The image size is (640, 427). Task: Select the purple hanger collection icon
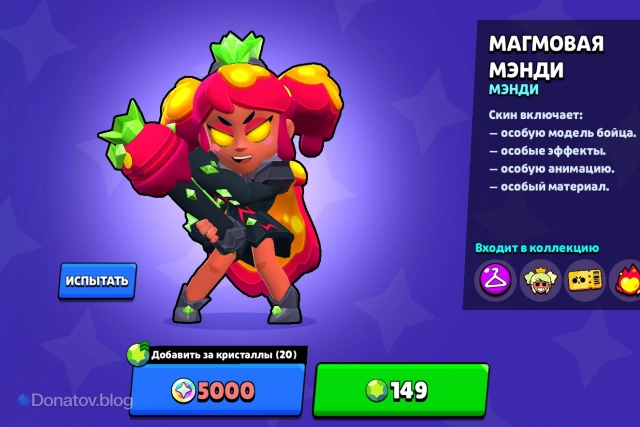(x=495, y=280)
